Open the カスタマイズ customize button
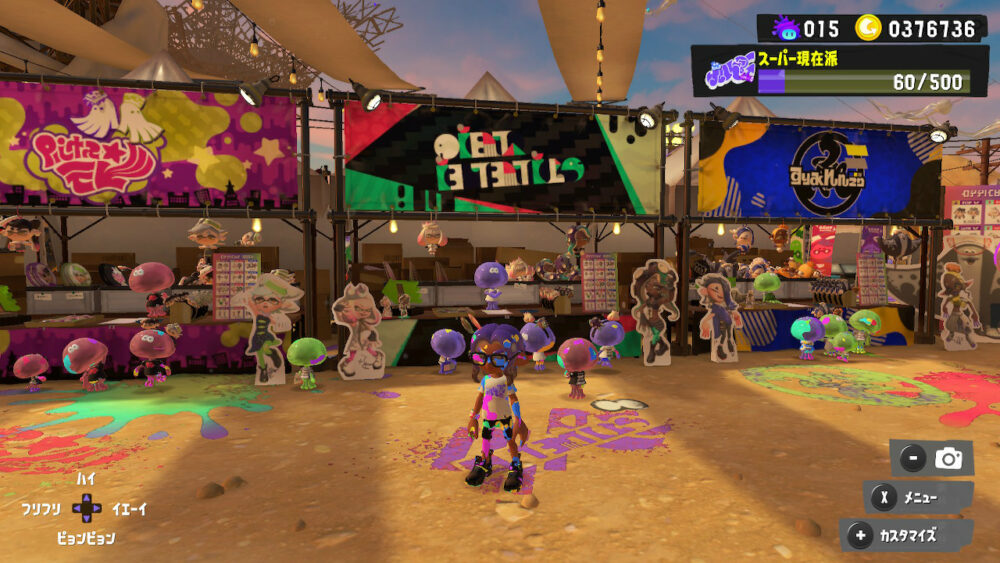Image resolution: width=1000 pixels, height=563 pixels. (x=906, y=535)
